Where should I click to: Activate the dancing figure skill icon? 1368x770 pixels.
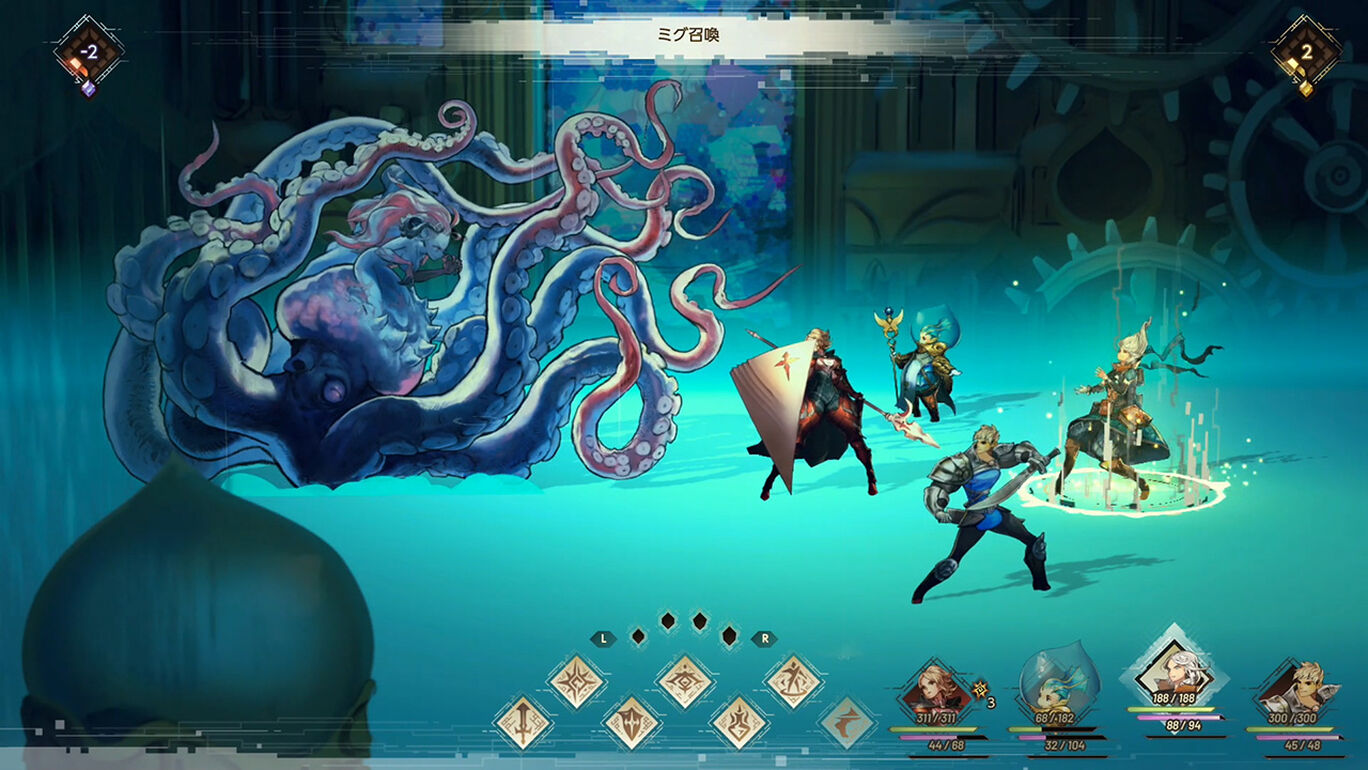(x=793, y=682)
